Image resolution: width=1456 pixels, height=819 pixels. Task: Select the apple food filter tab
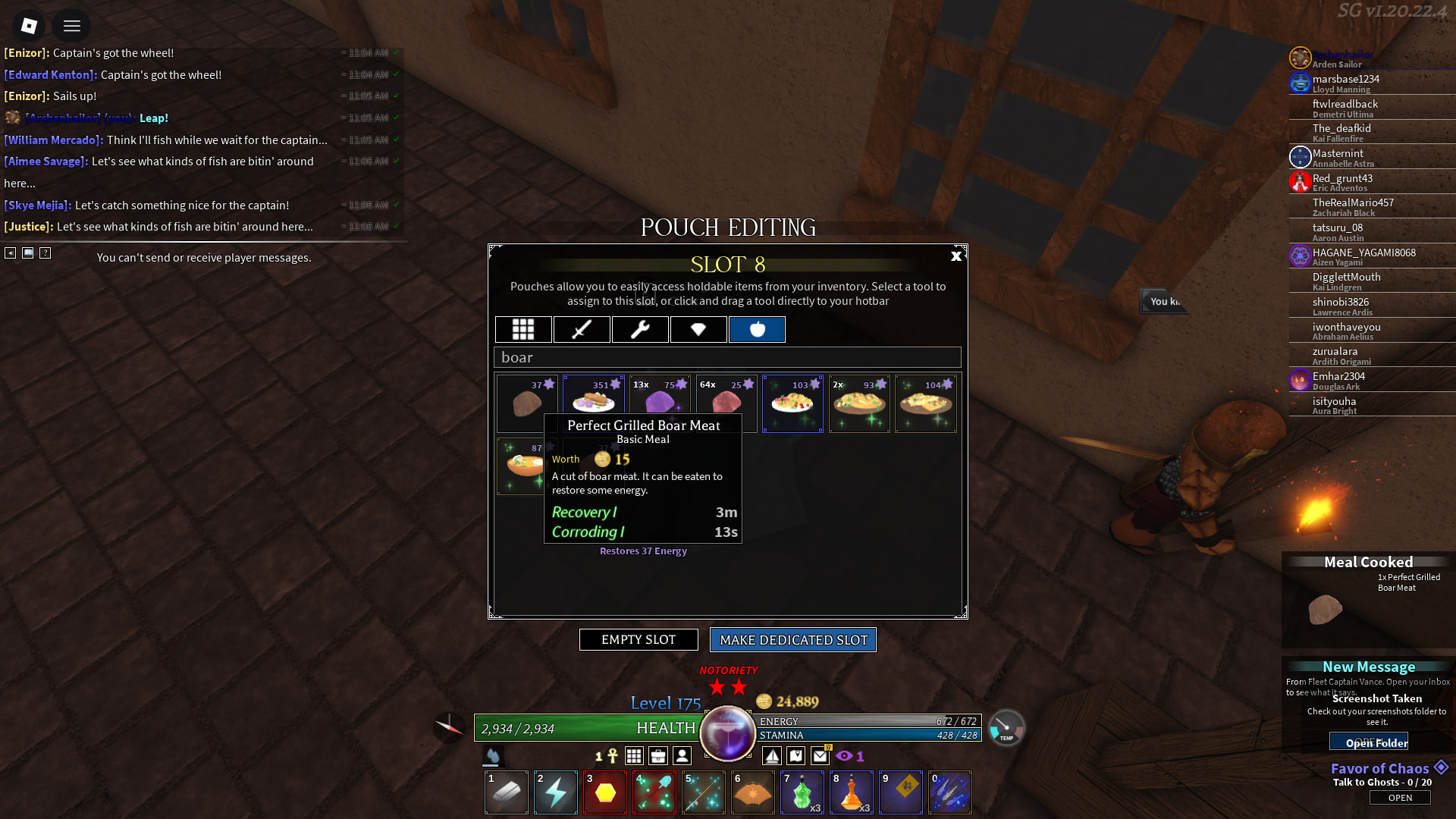757,330
